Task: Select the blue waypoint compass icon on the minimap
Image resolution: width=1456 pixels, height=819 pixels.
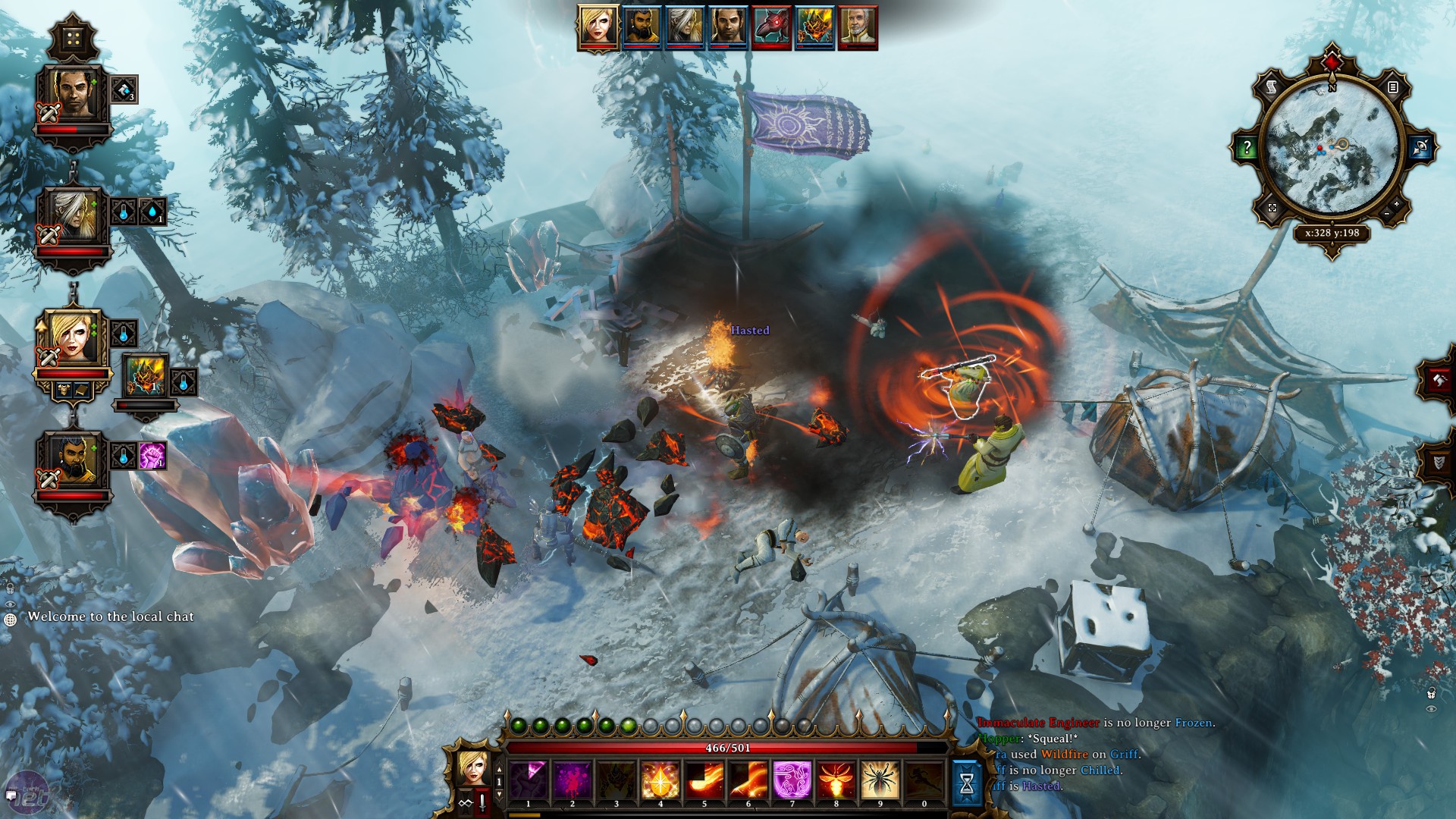Action: [x=1420, y=148]
